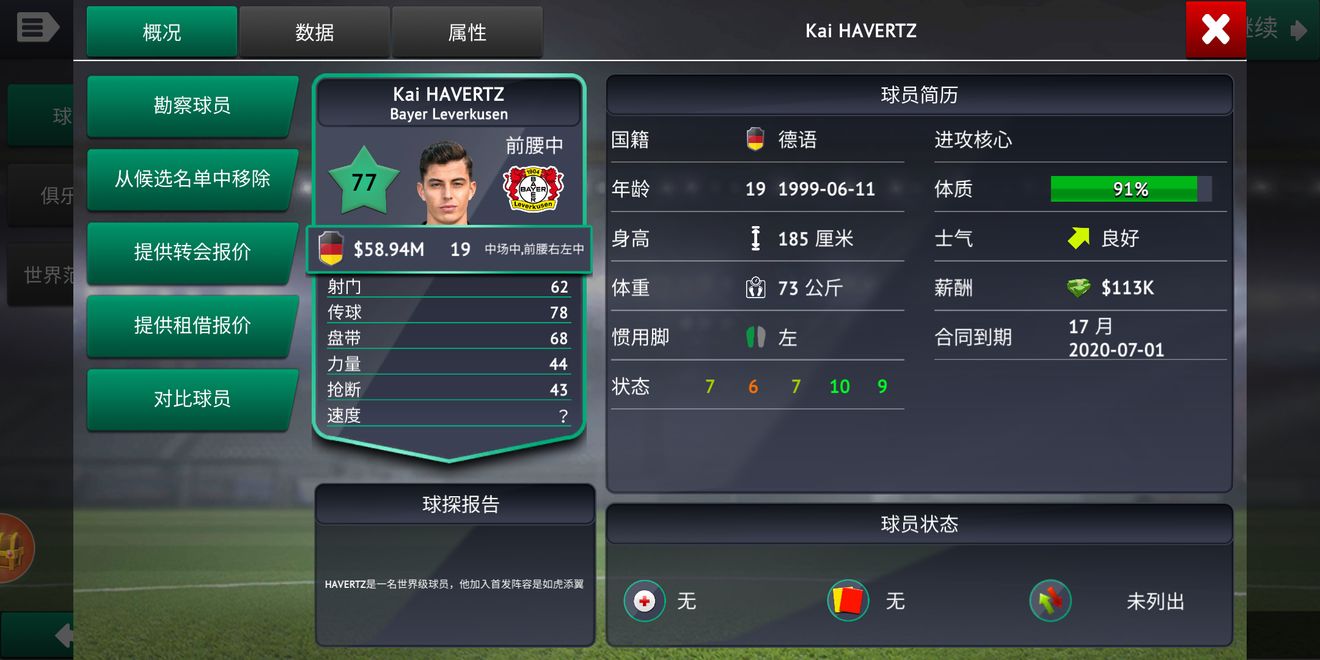This screenshot has width=1320, height=660.
Task: Close the player profile with the red X
Action: (1215, 30)
